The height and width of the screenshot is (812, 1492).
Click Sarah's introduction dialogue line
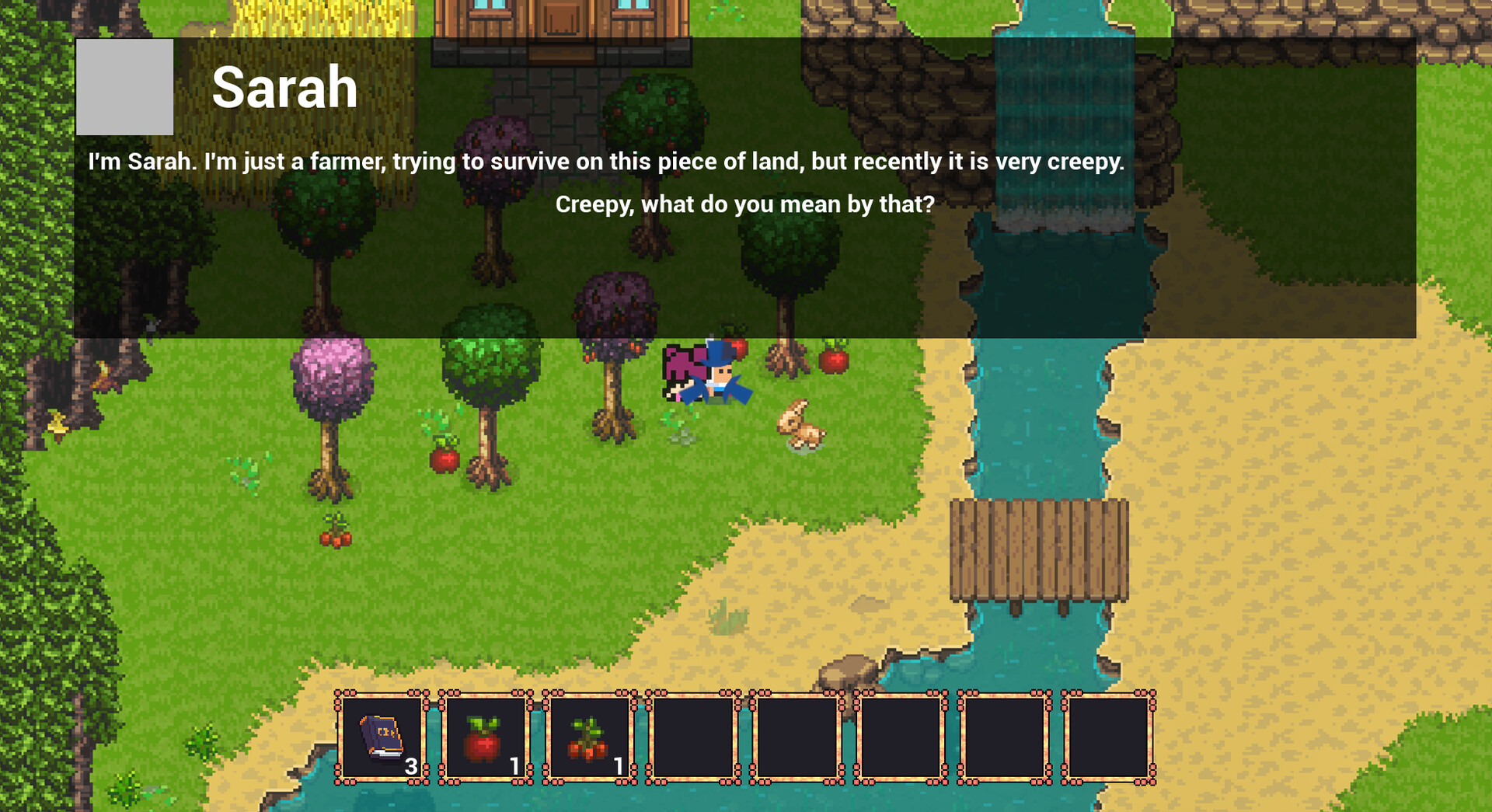tap(606, 162)
